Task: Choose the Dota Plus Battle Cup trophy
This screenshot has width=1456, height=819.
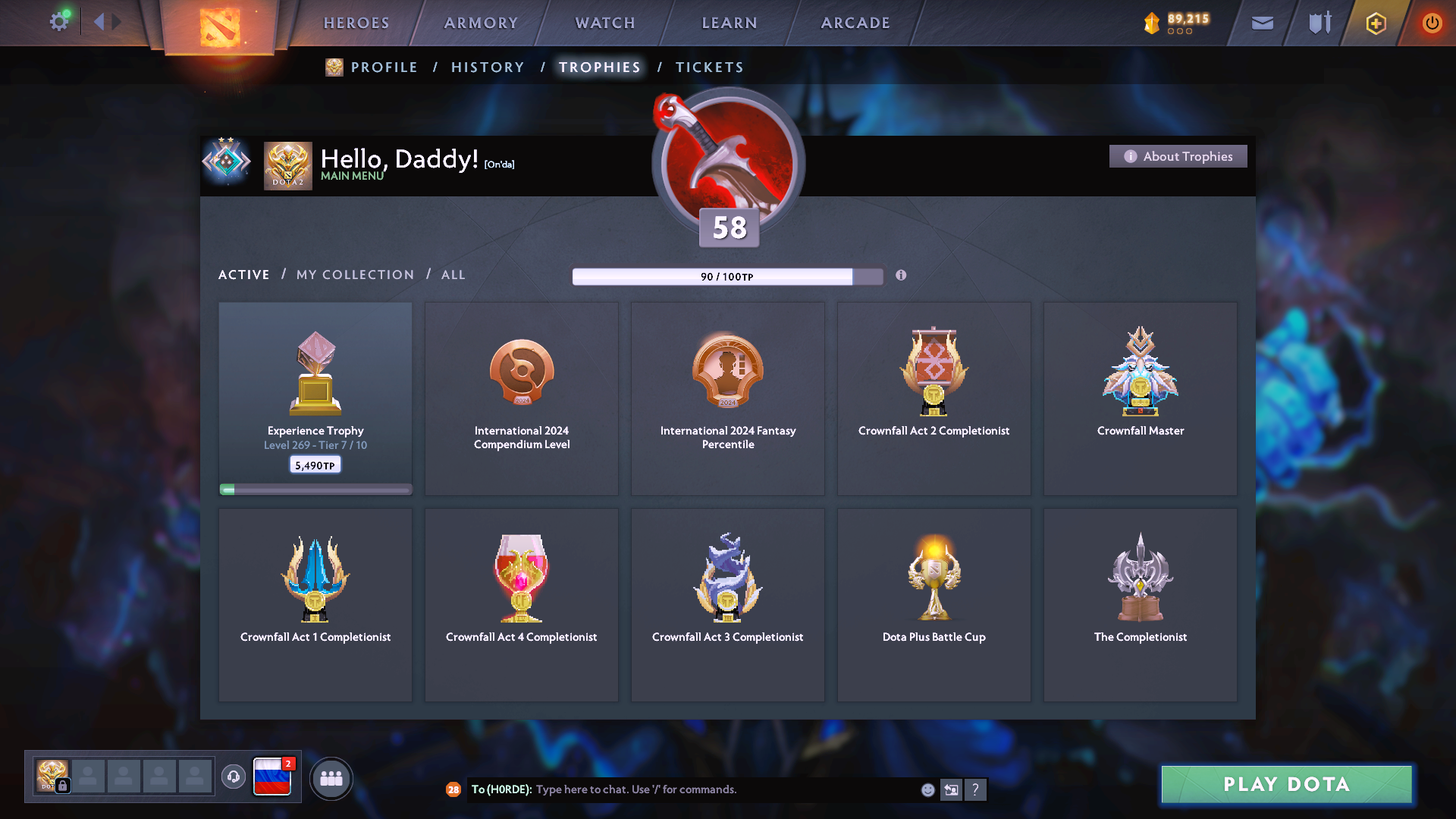Action: (x=934, y=604)
